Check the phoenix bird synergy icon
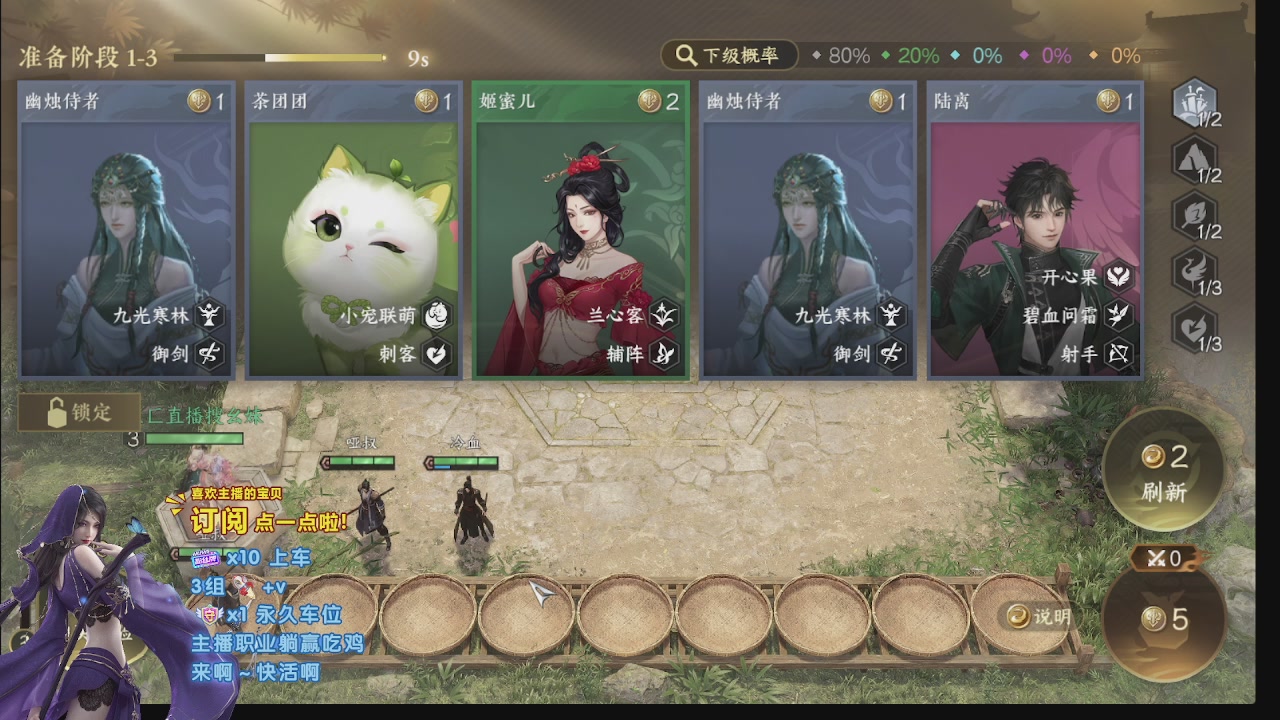The image size is (1280, 720). [1195, 270]
